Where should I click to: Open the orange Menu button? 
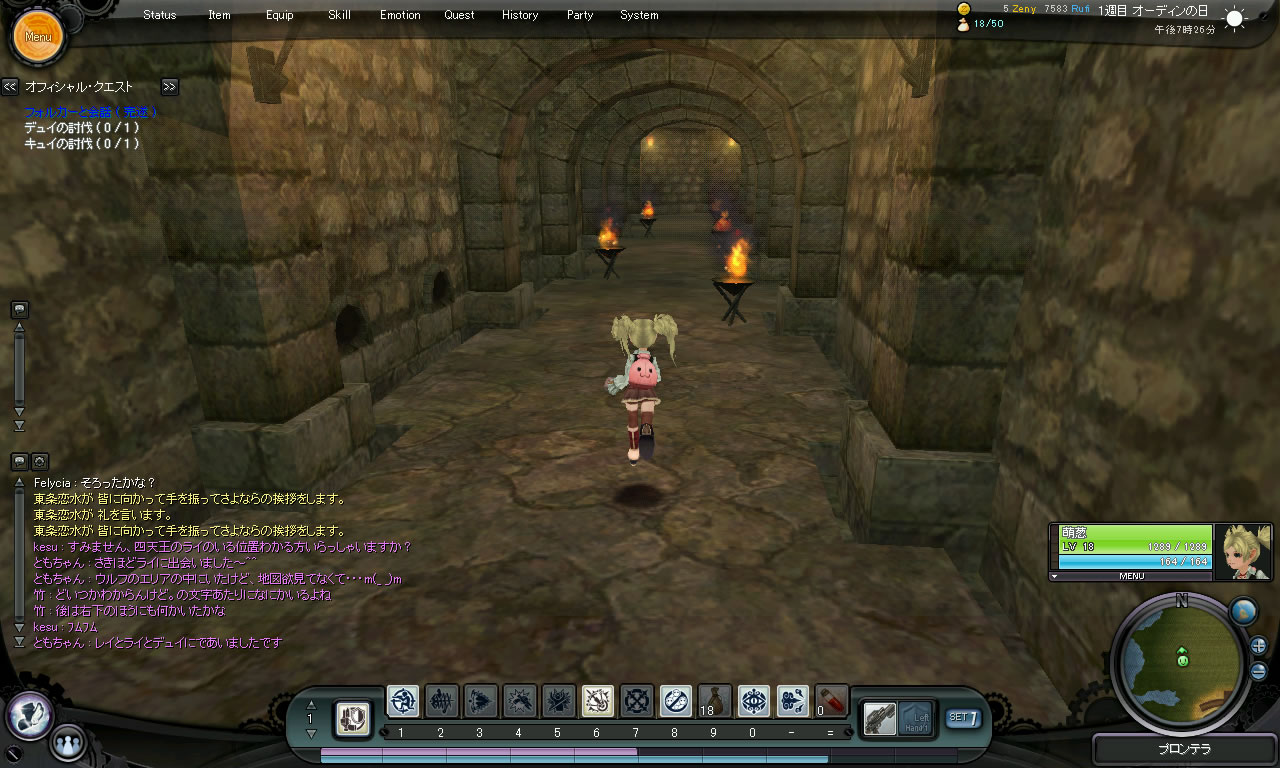(38, 37)
